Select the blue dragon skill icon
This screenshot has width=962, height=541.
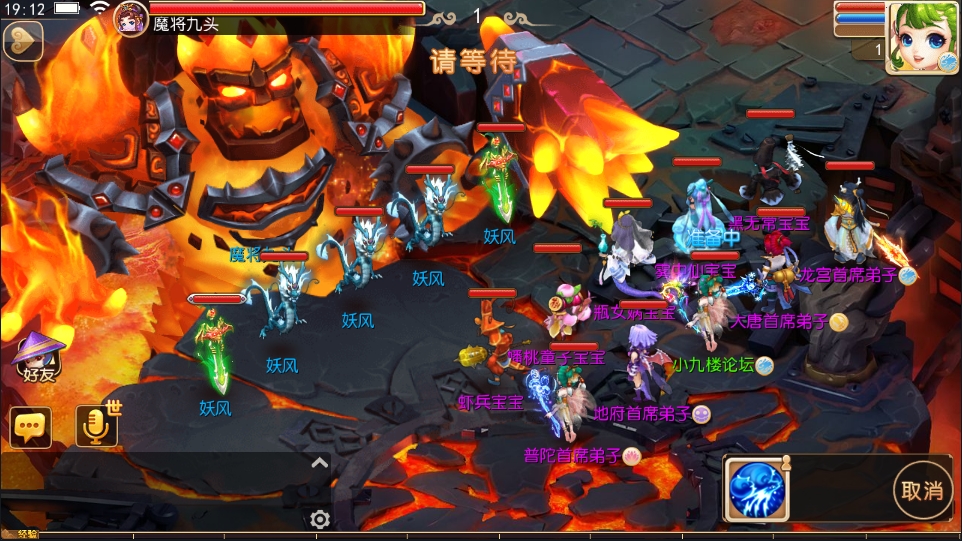pos(758,490)
